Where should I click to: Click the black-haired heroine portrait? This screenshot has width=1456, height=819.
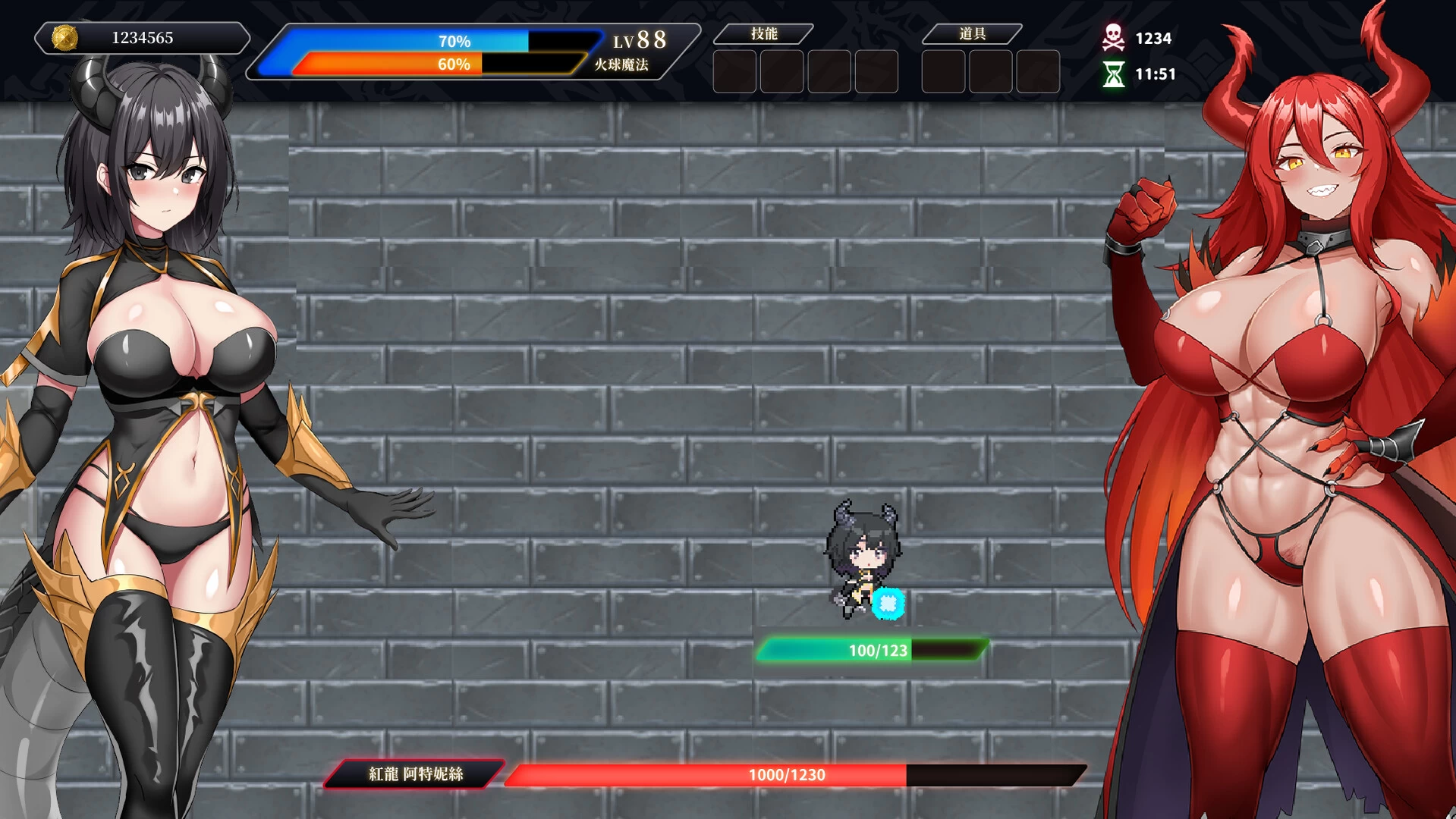[x=159, y=379]
